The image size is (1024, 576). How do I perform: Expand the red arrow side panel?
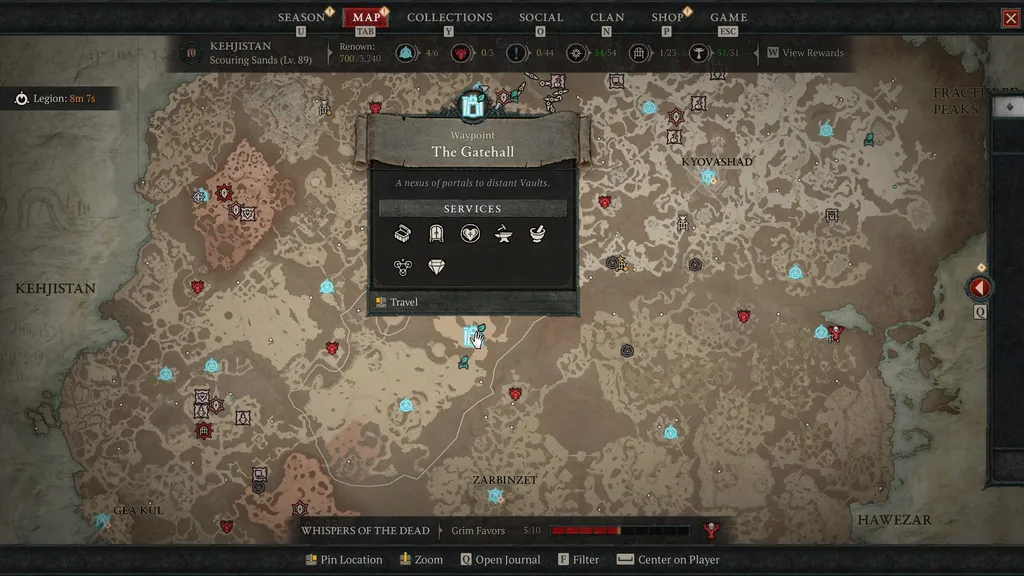[980, 288]
